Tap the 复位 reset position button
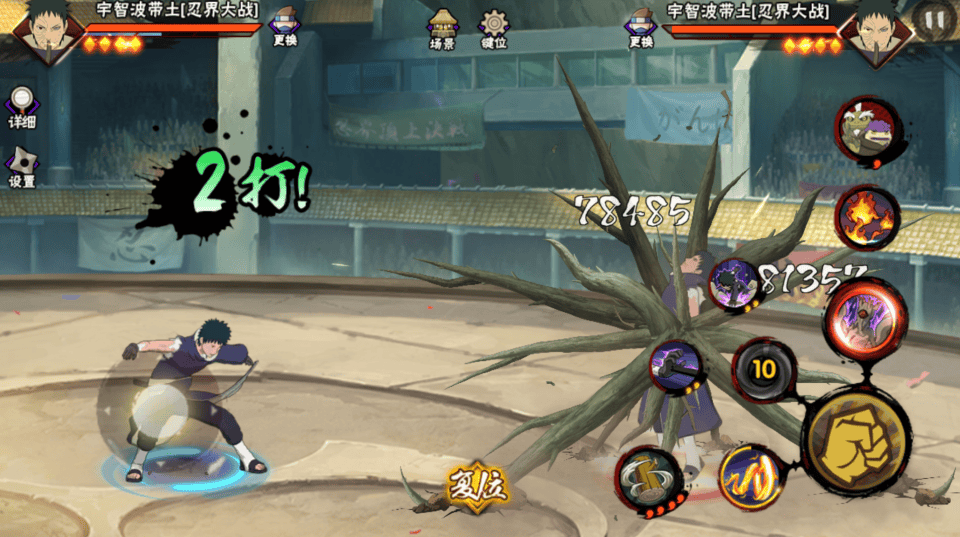The width and height of the screenshot is (960, 537). click(x=477, y=489)
